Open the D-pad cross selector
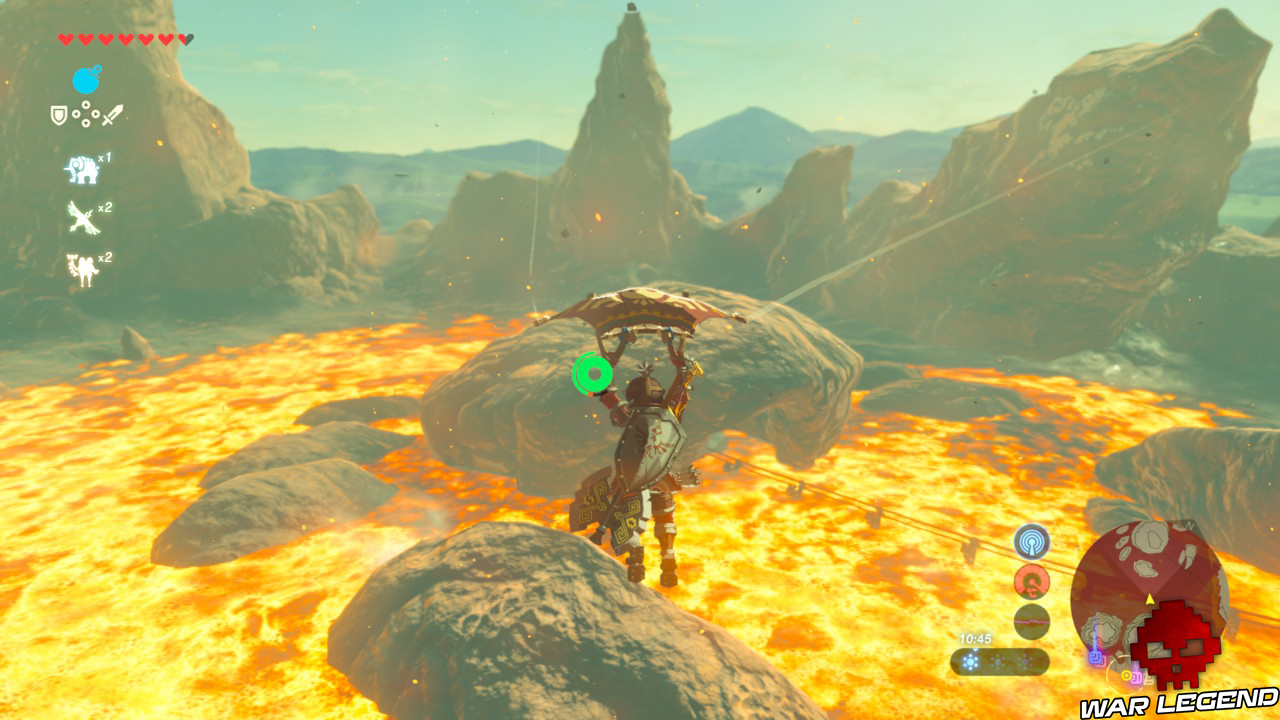Screen dimensions: 1280x720 pos(84,114)
